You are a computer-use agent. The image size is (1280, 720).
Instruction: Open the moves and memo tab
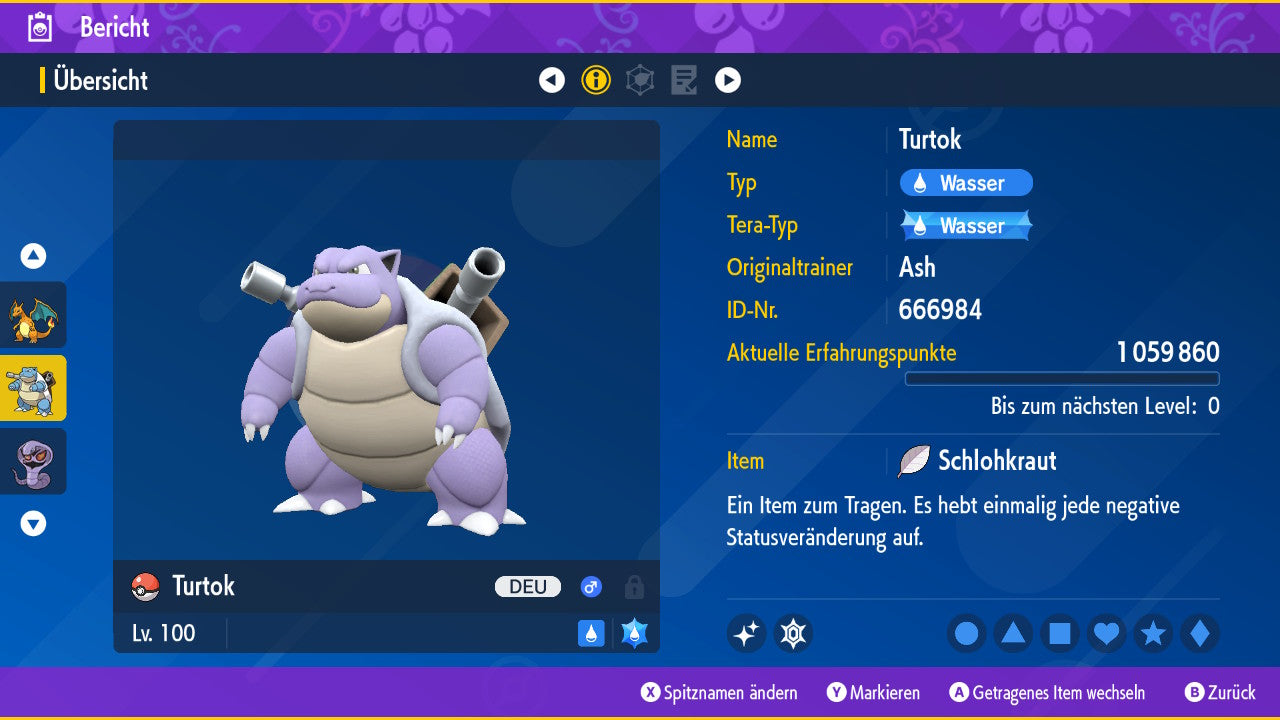coord(684,80)
